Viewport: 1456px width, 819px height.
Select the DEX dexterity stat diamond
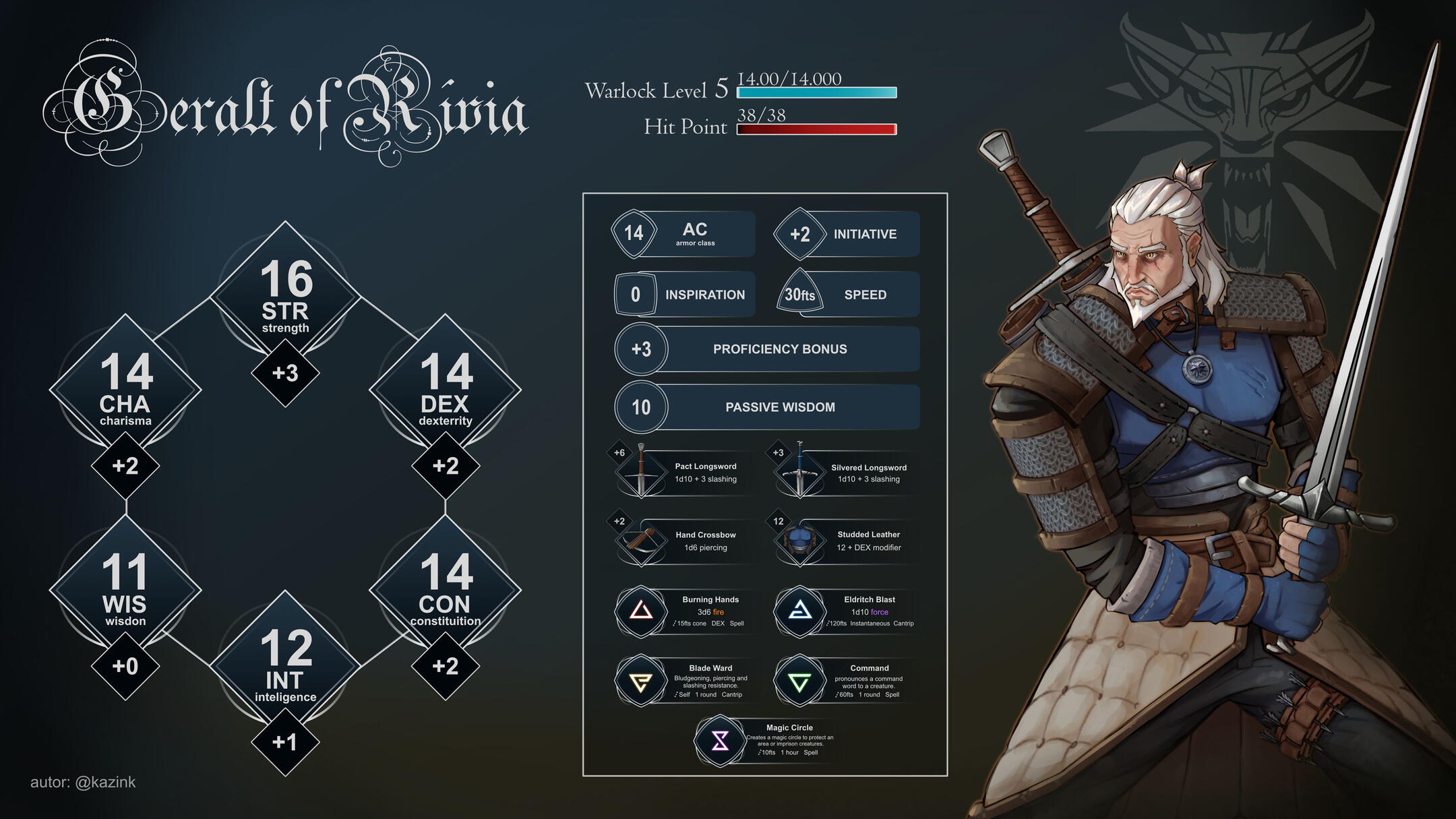445,389
